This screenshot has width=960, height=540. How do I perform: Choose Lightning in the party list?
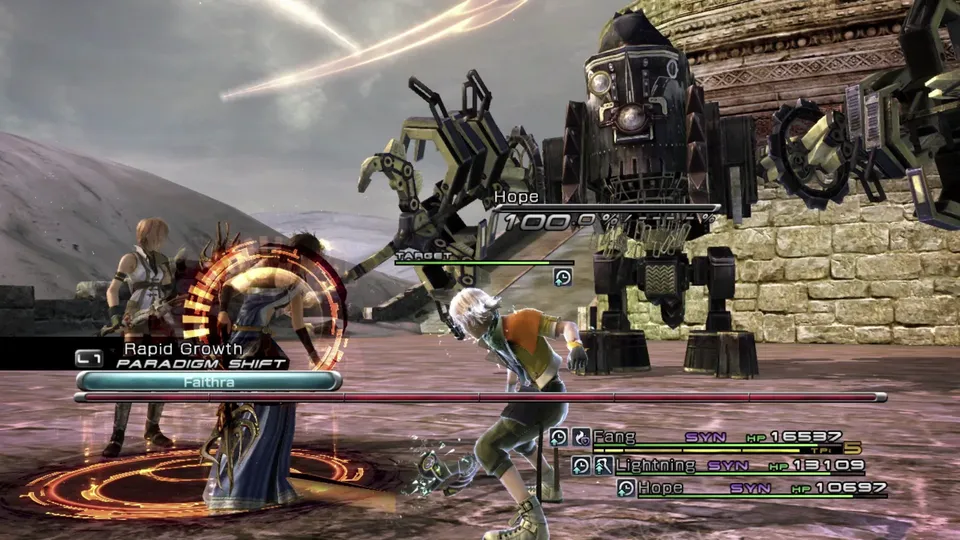point(655,465)
